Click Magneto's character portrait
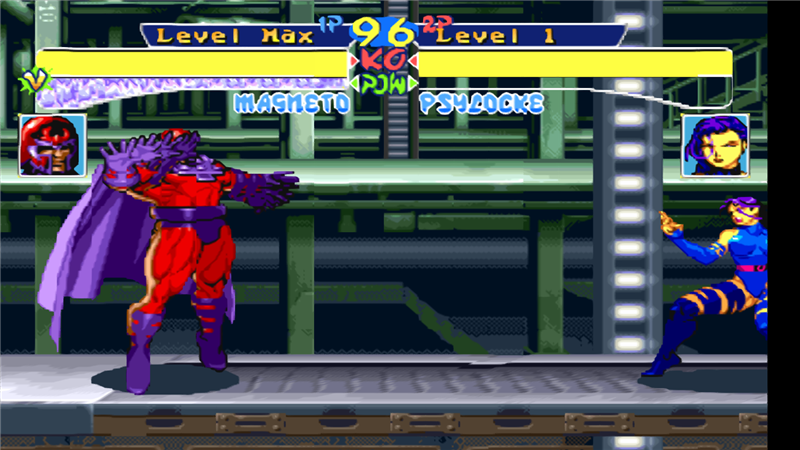 (x=52, y=145)
